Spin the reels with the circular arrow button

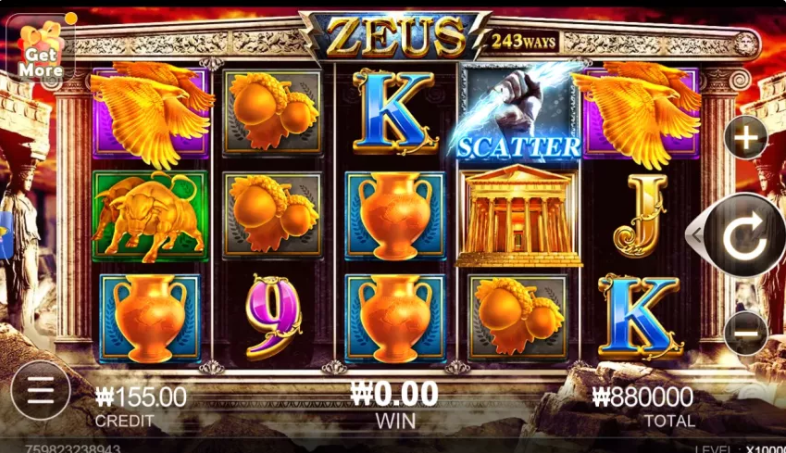click(x=744, y=235)
